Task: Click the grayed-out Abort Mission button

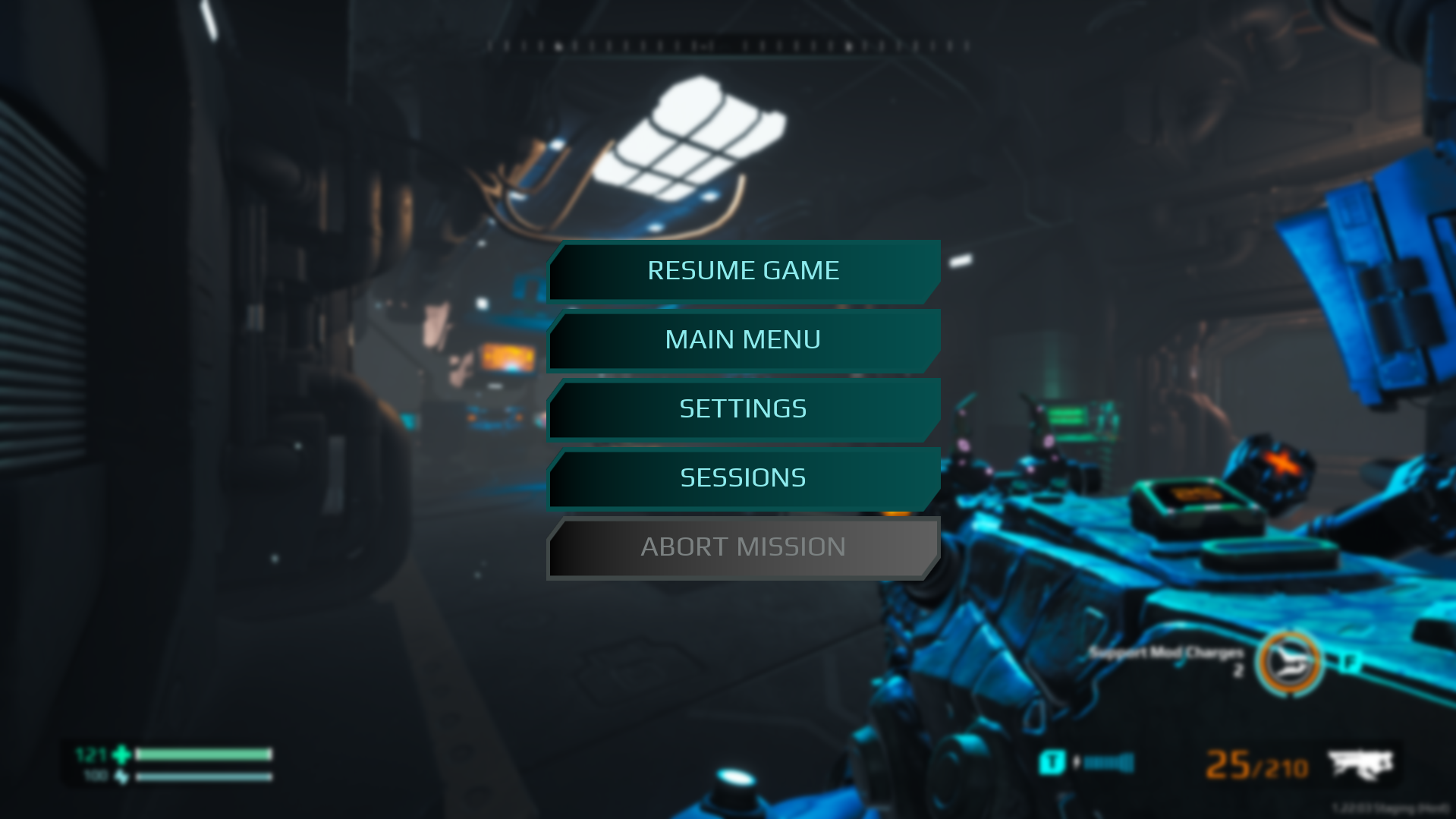Action: click(x=744, y=547)
